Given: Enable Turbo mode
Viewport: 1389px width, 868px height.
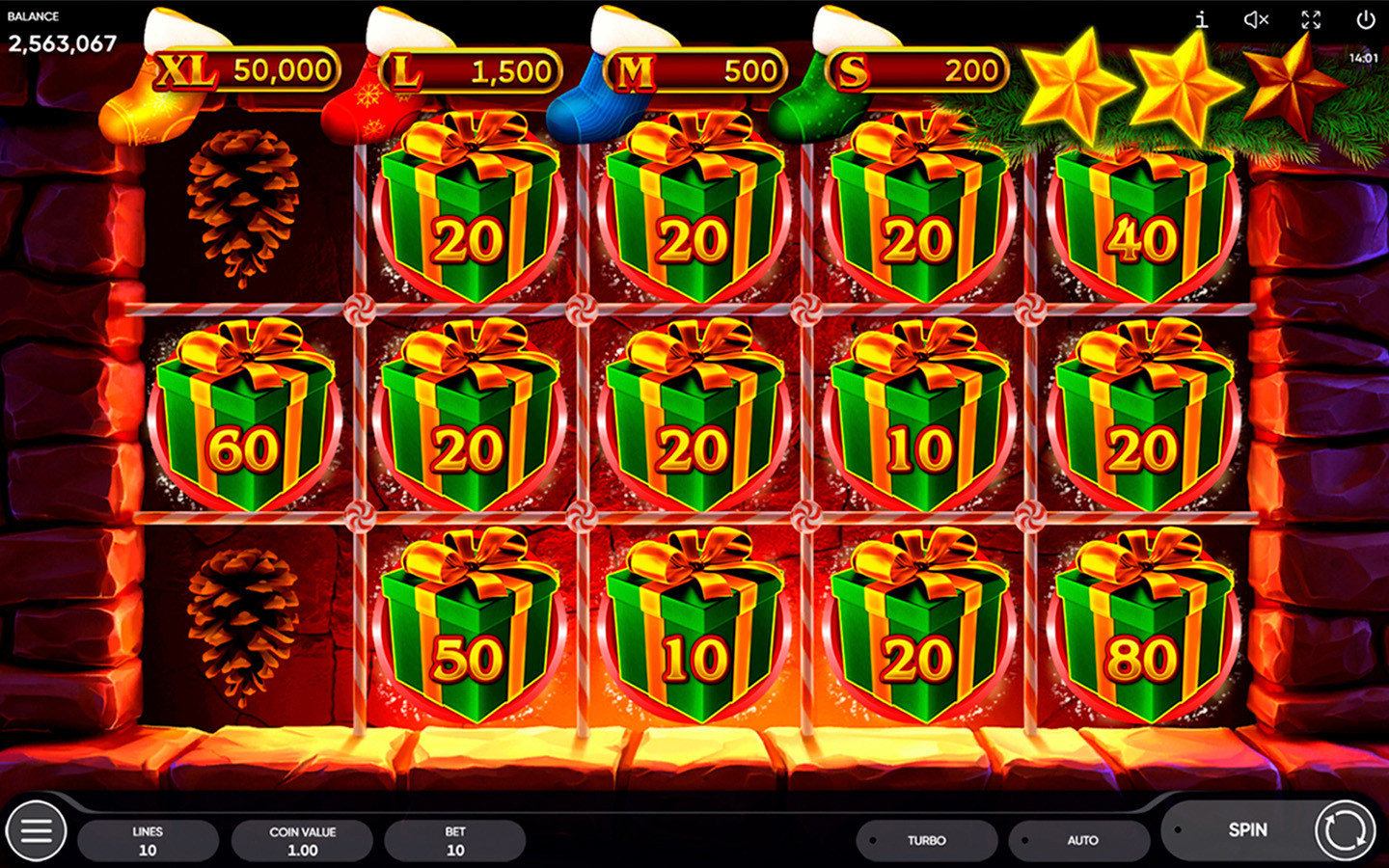Looking at the screenshot, I should (x=926, y=839).
